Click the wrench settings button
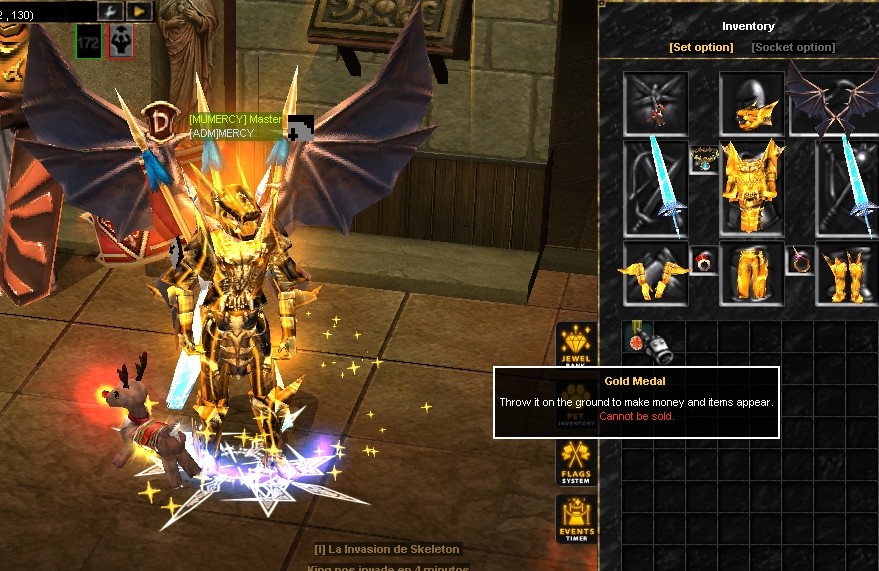 [x=110, y=11]
